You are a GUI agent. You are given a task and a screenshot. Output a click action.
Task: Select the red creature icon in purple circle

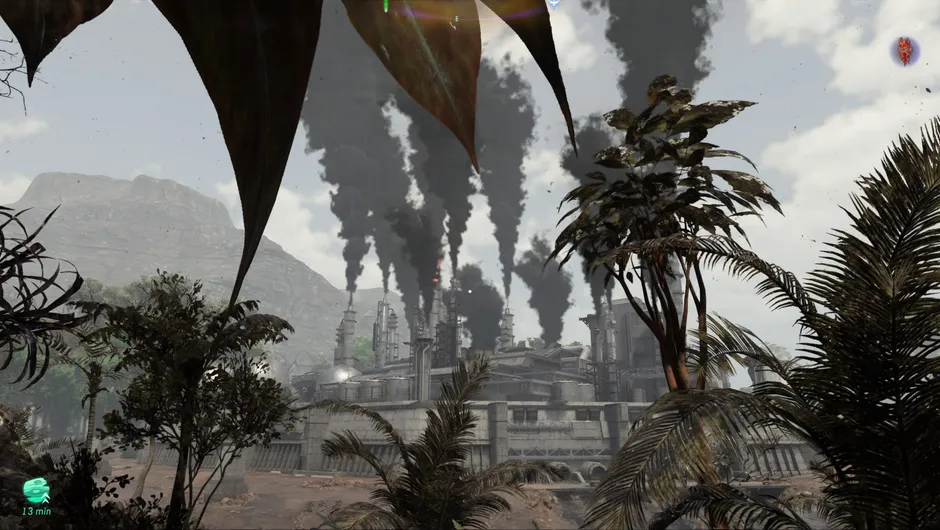pos(905,51)
